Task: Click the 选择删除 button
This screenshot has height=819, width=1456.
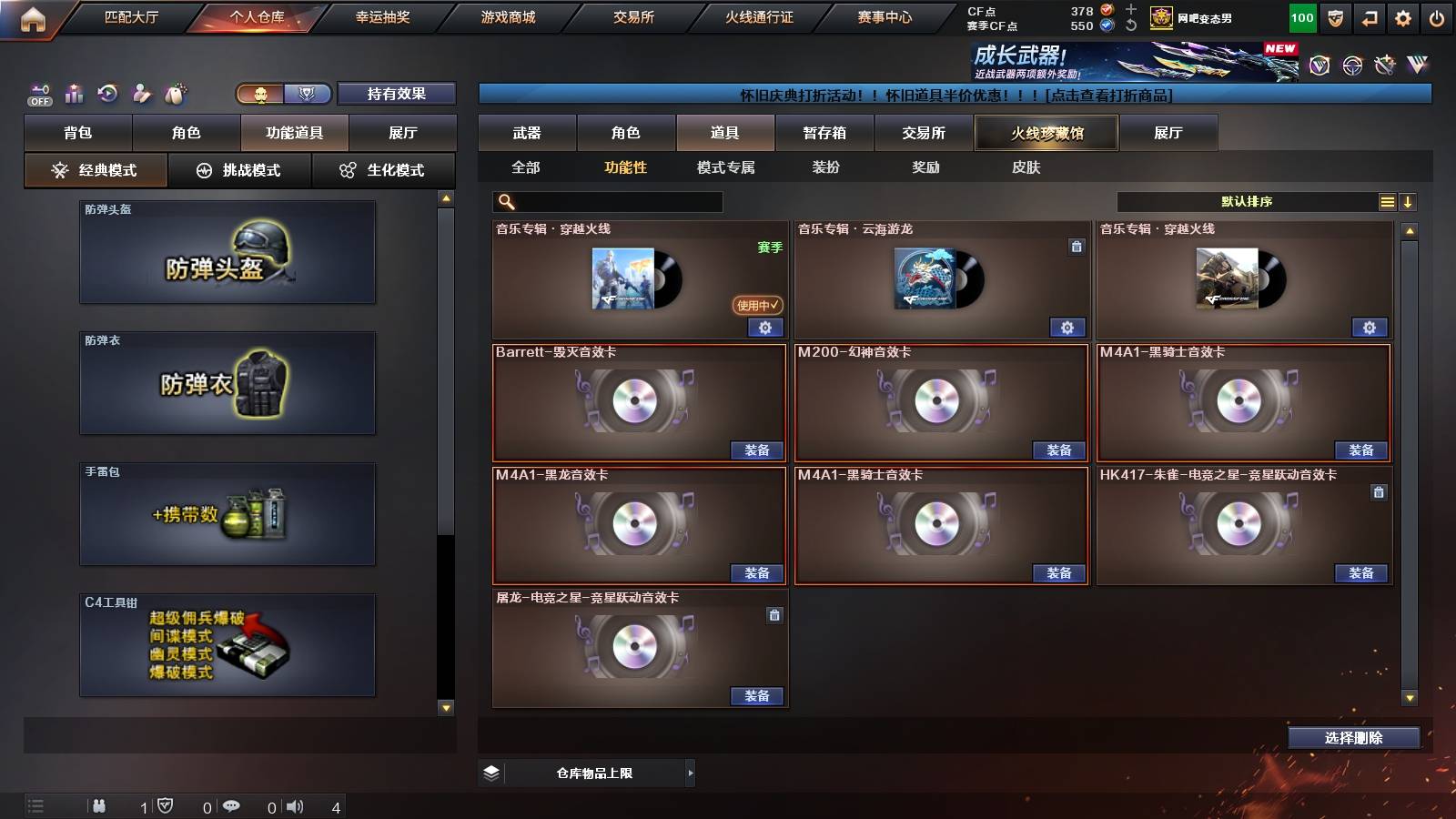Action: [1353, 738]
